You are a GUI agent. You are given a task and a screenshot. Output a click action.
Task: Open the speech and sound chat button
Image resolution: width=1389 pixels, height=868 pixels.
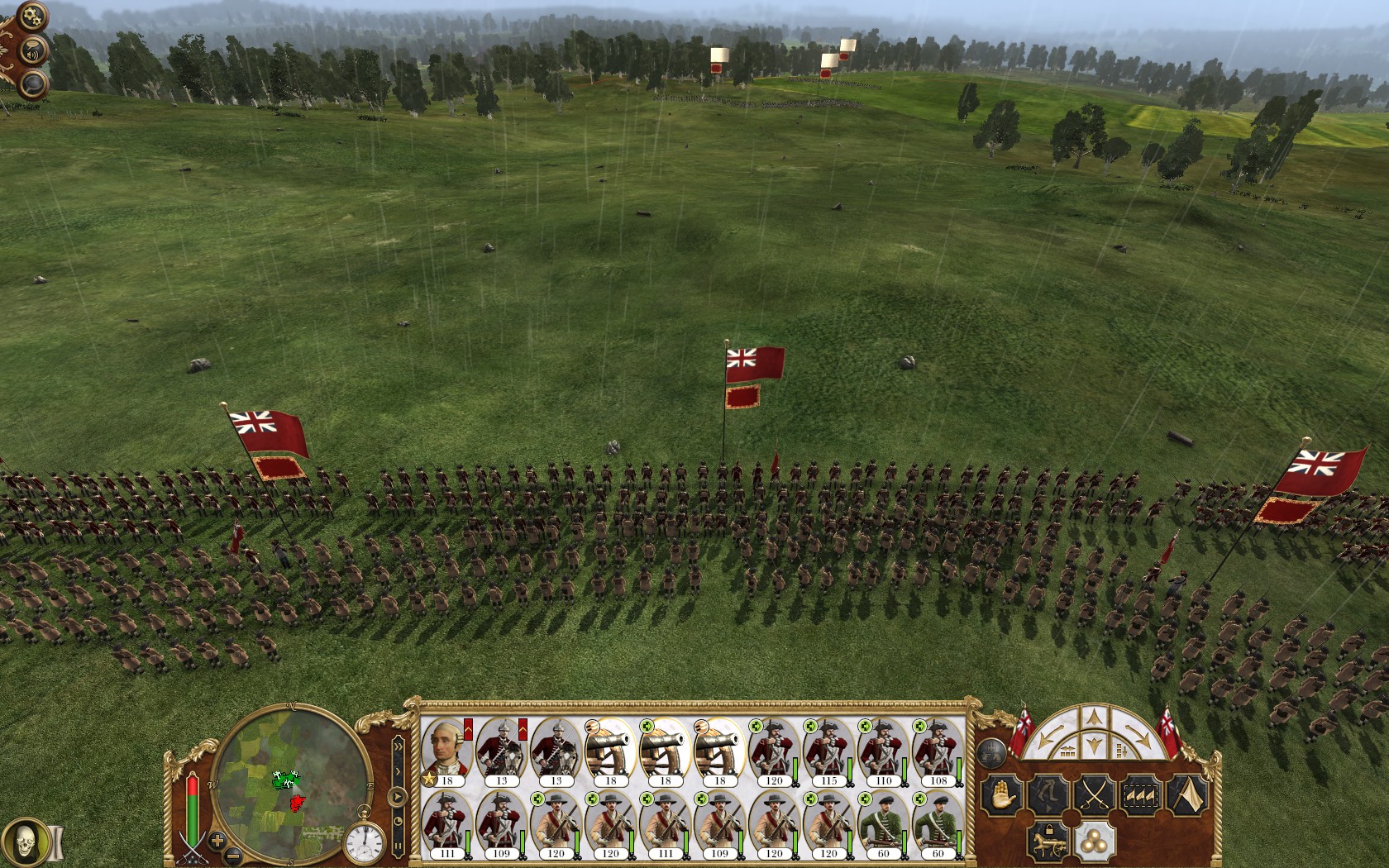point(34,50)
